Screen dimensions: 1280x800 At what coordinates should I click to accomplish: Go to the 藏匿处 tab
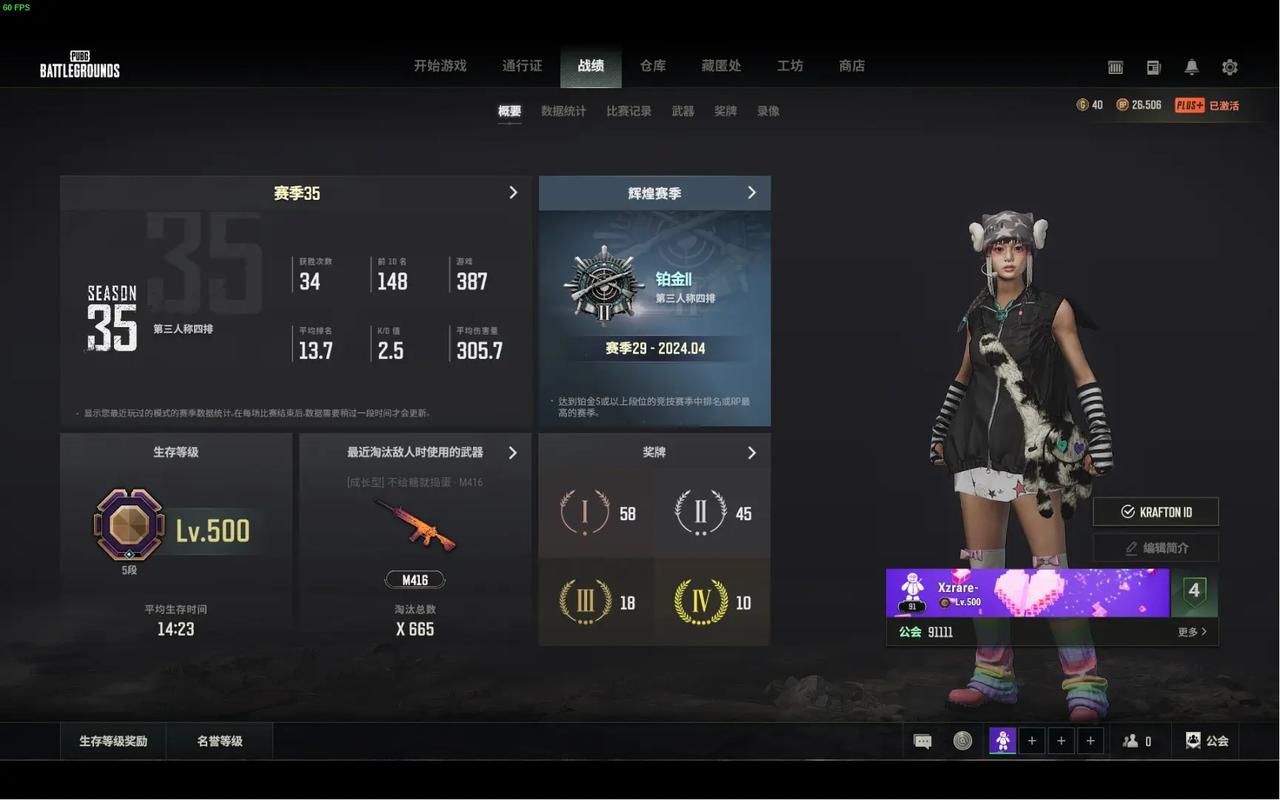[x=721, y=66]
